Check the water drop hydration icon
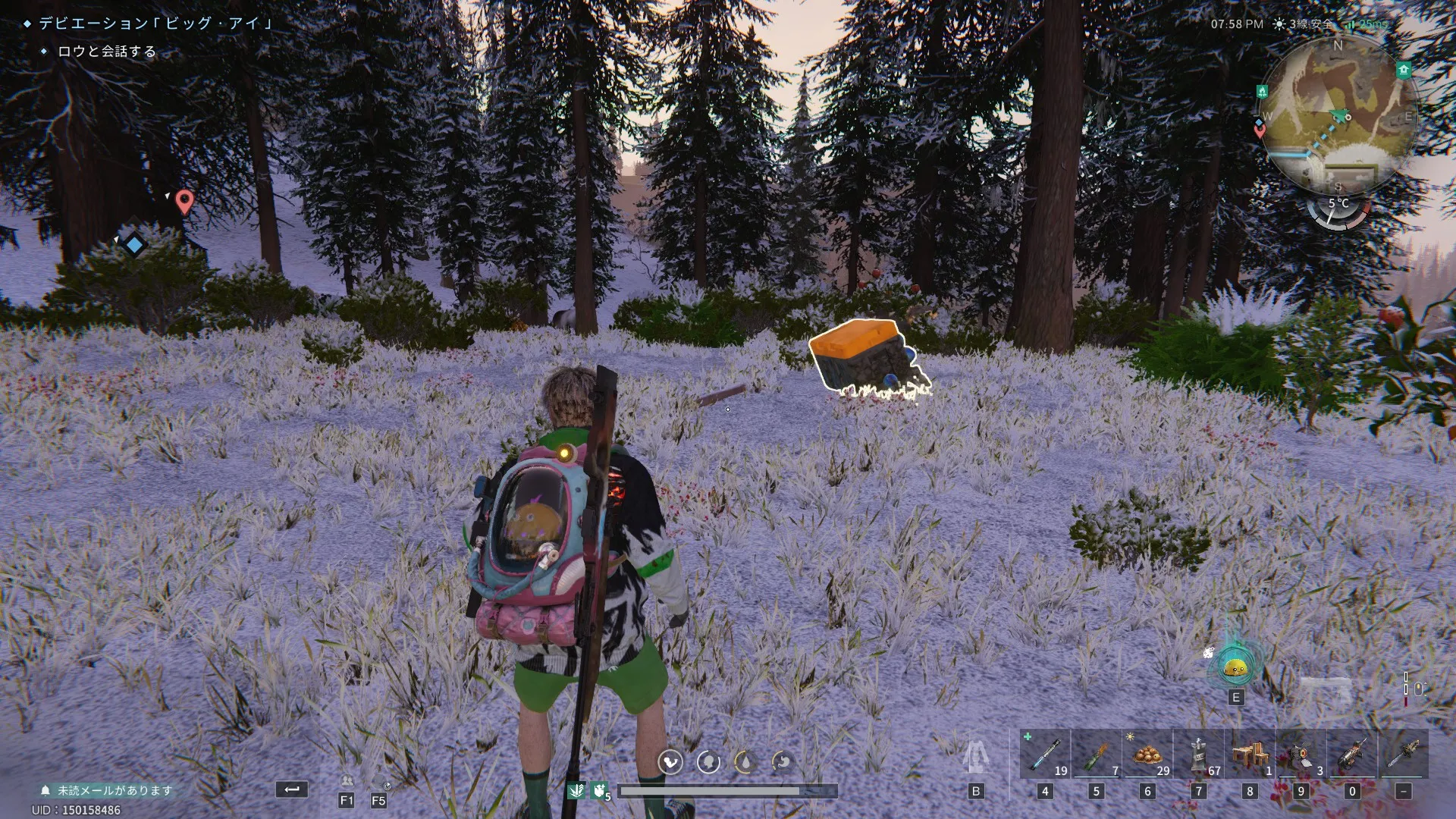Image resolution: width=1456 pixels, height=819 pixels. (x=745, y=761)
